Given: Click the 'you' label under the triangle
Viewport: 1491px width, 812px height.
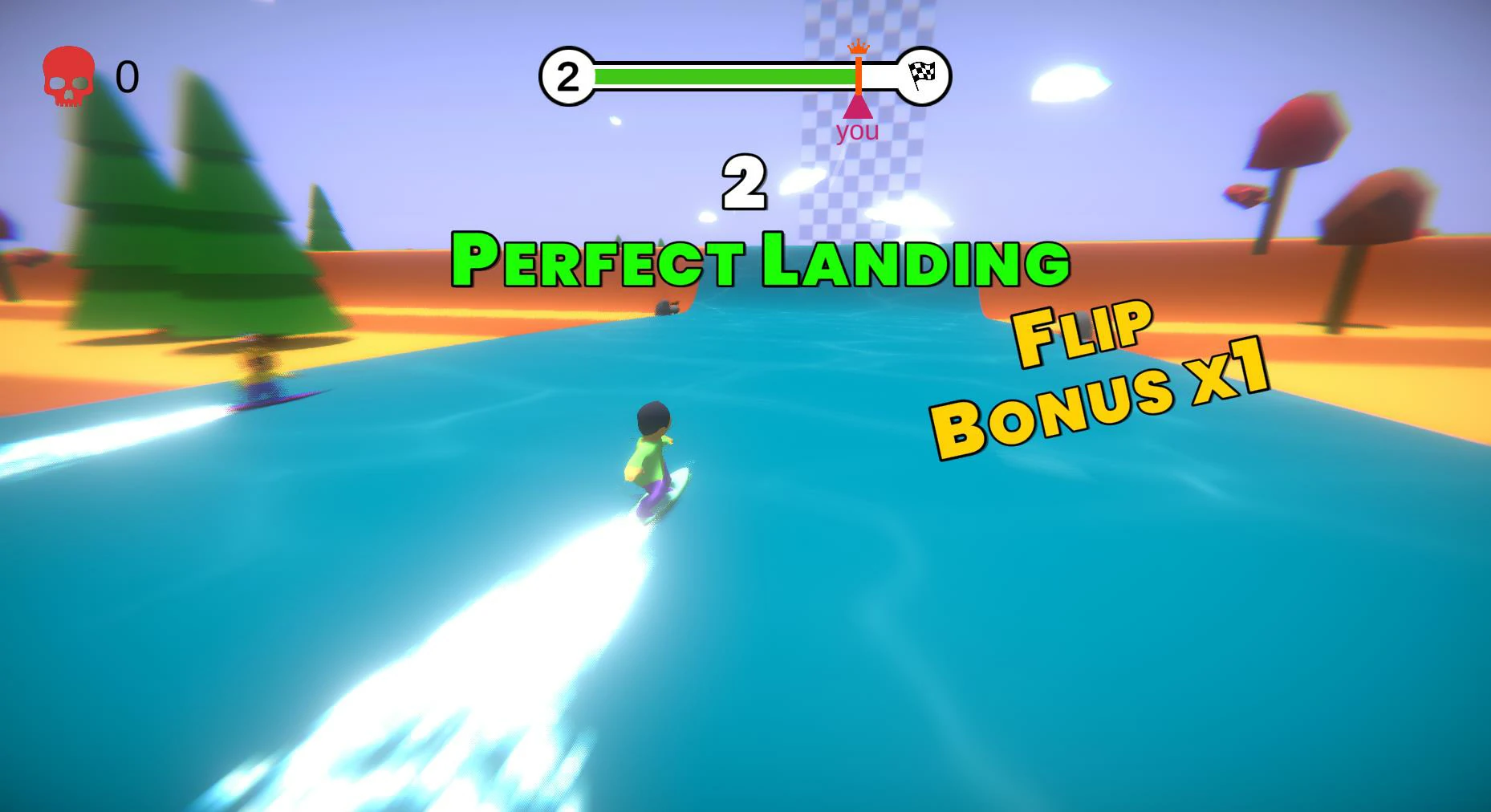Looking at the screenshot, I should tap(858, 131).
